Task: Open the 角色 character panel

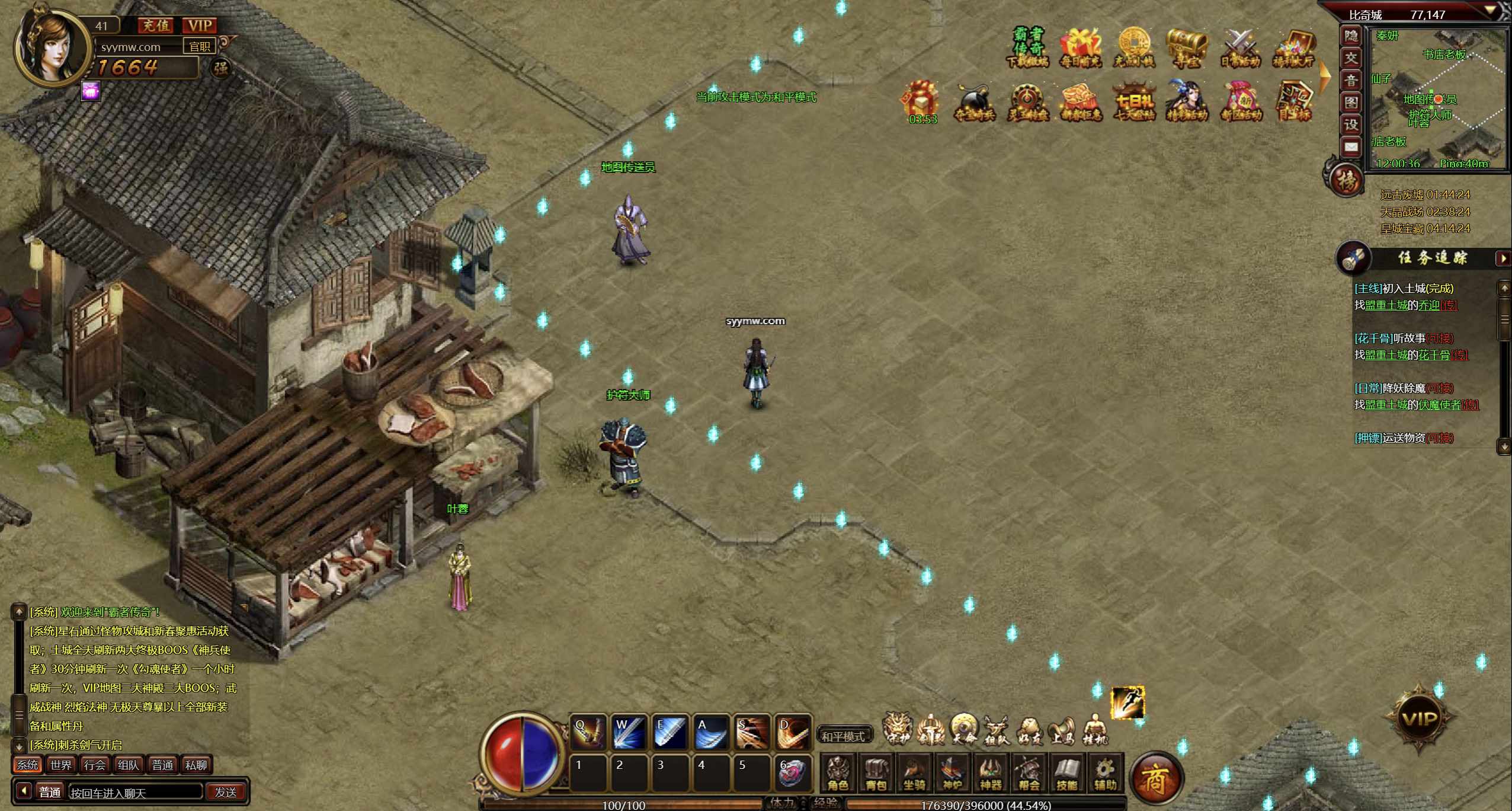Action: pos(838,773)
